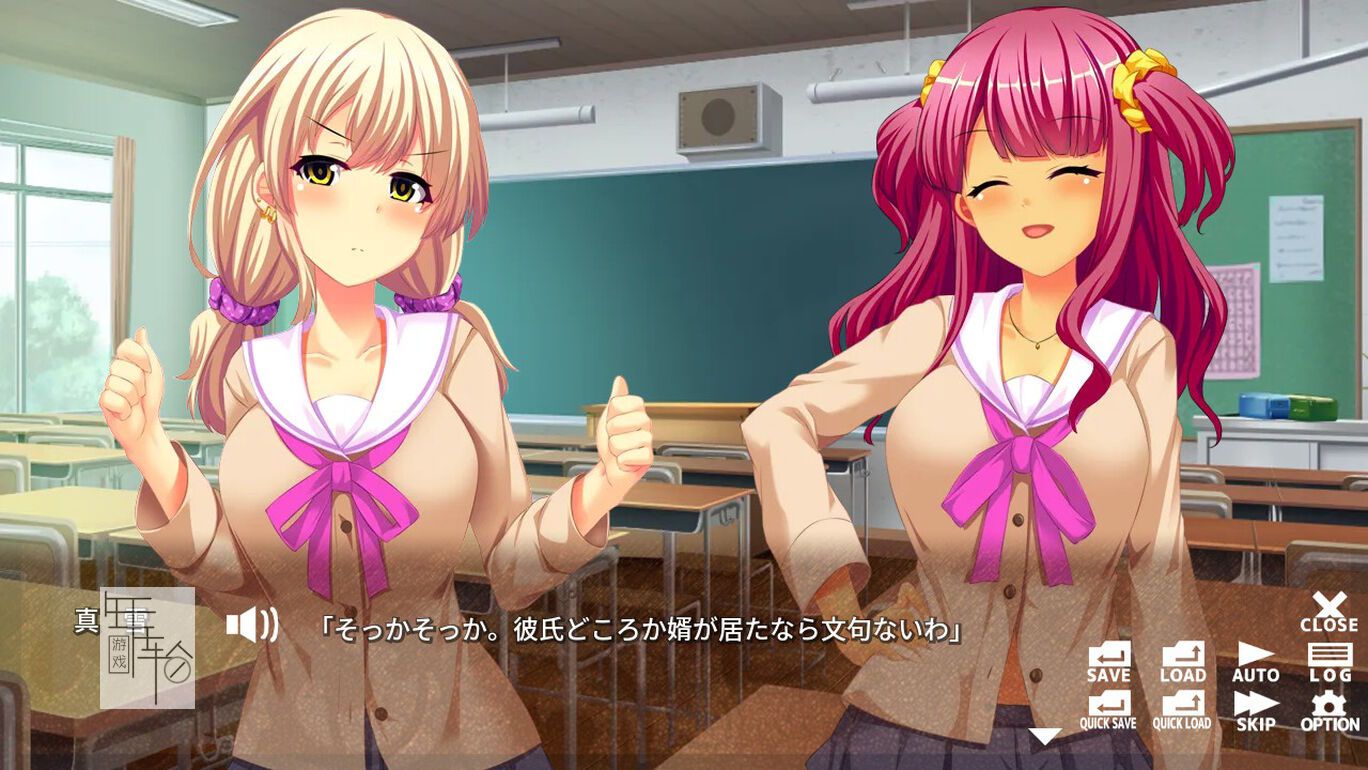Open the OPTION settings
Image resolution: width=1368 pixels, height=770 pixels.
pos(1330,710)
